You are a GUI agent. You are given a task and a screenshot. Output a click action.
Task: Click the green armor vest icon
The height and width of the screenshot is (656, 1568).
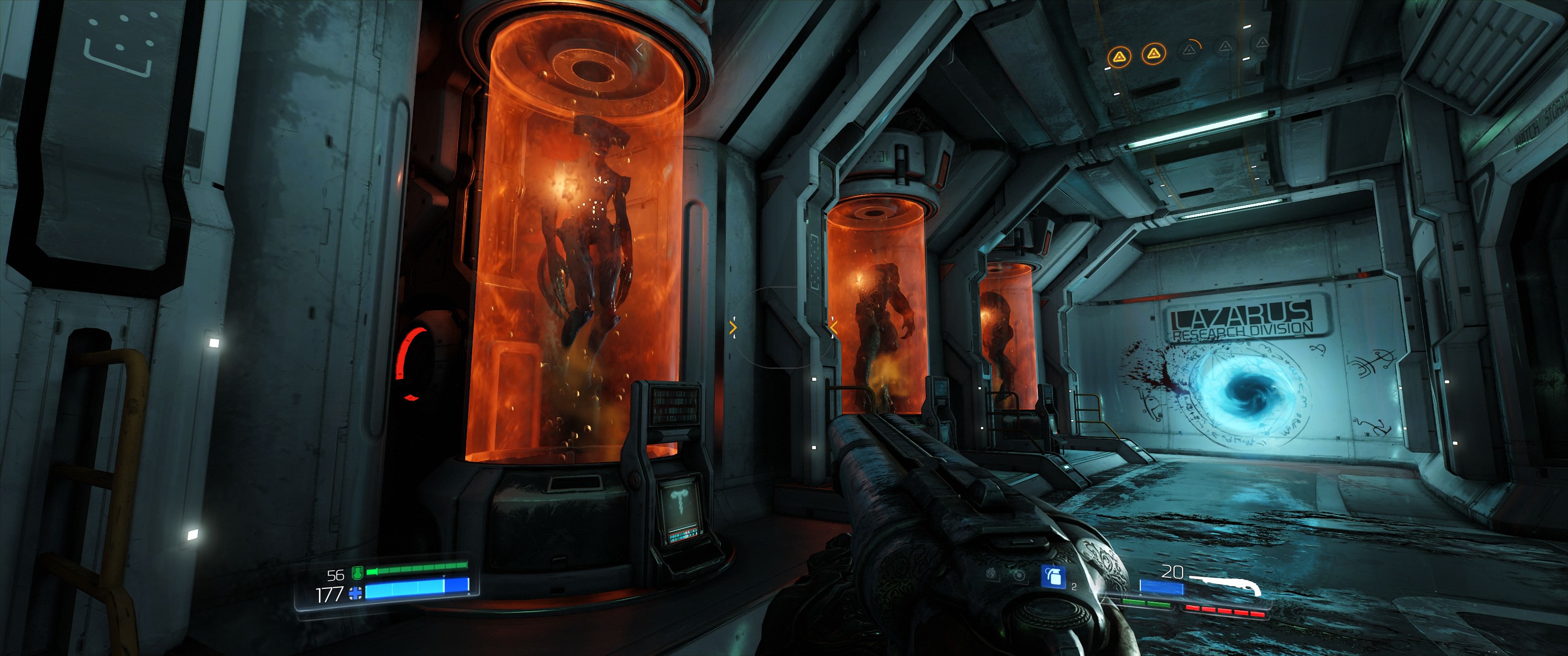coord(357,573)
